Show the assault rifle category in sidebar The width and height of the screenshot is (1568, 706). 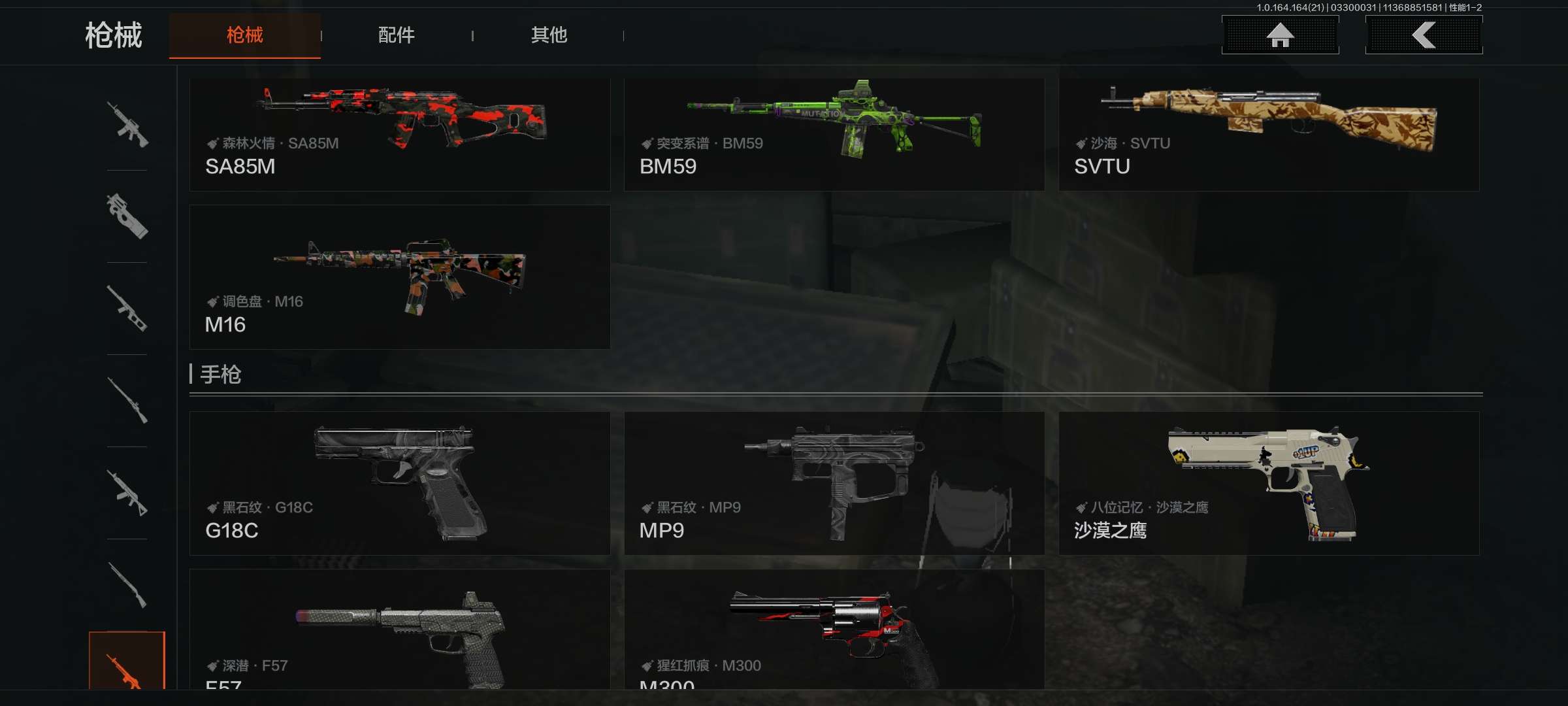[x=127, y=124]
